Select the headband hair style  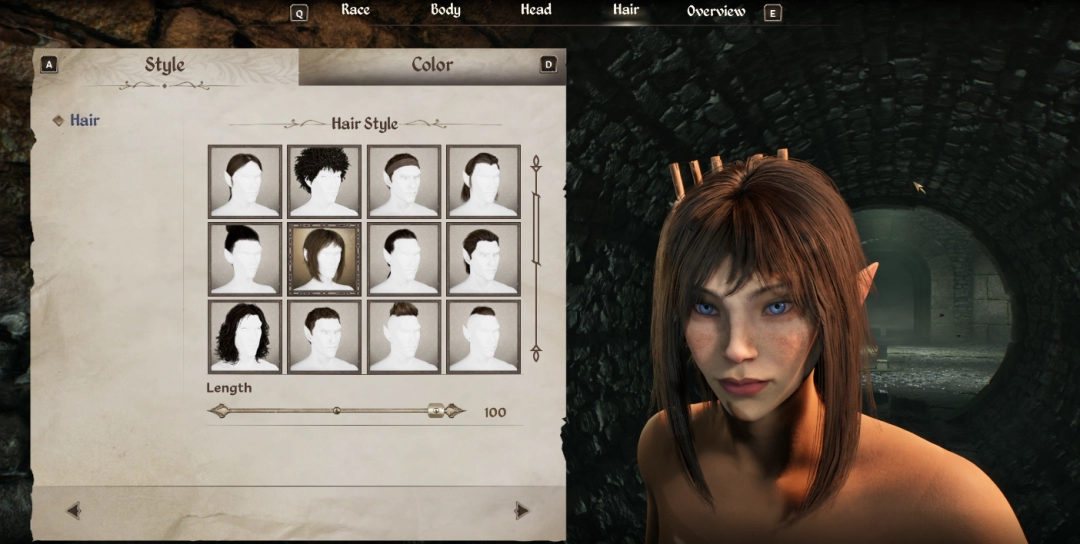[x=404, y=181]
